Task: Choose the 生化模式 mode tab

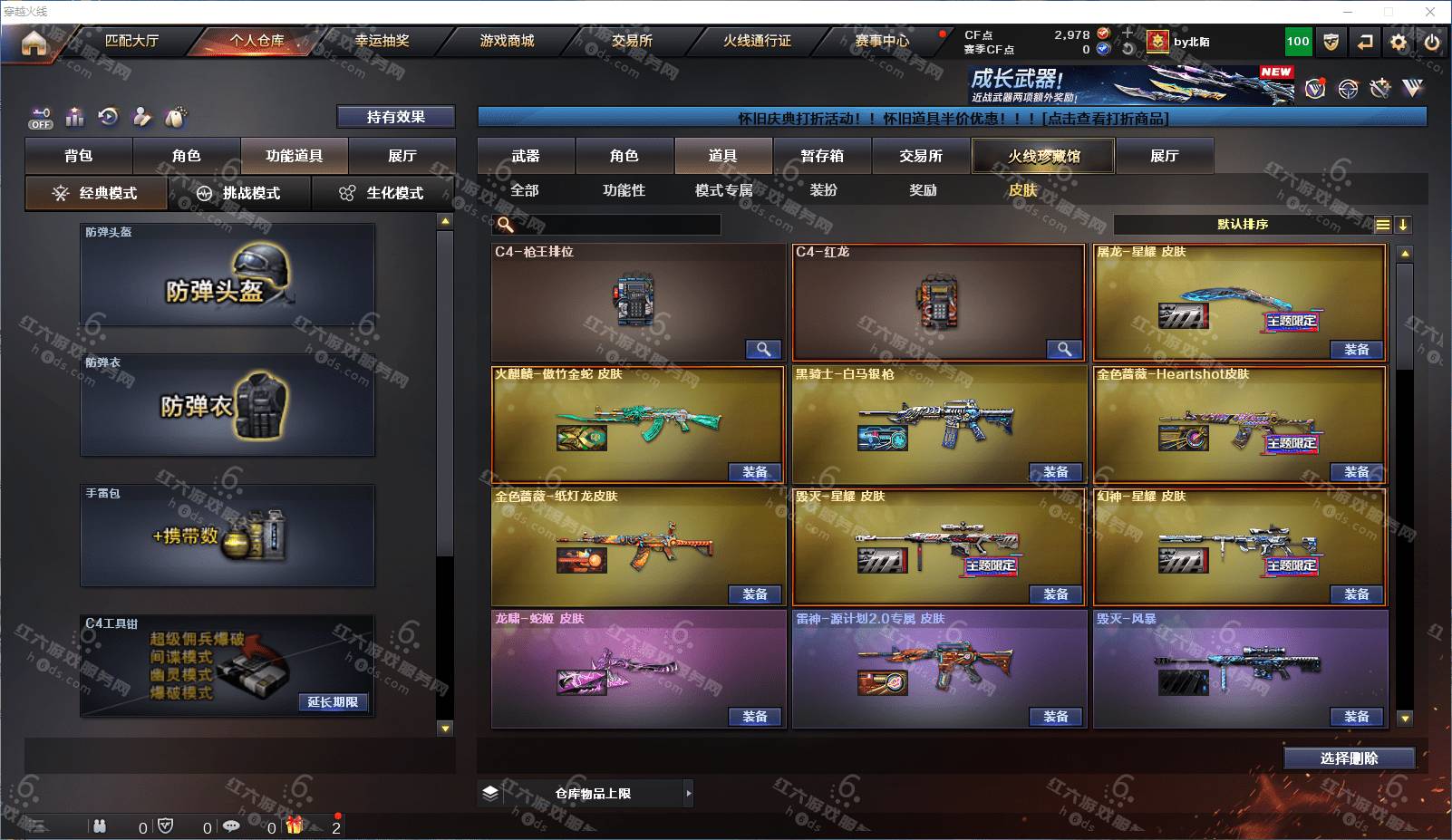Action: (383, 193)
